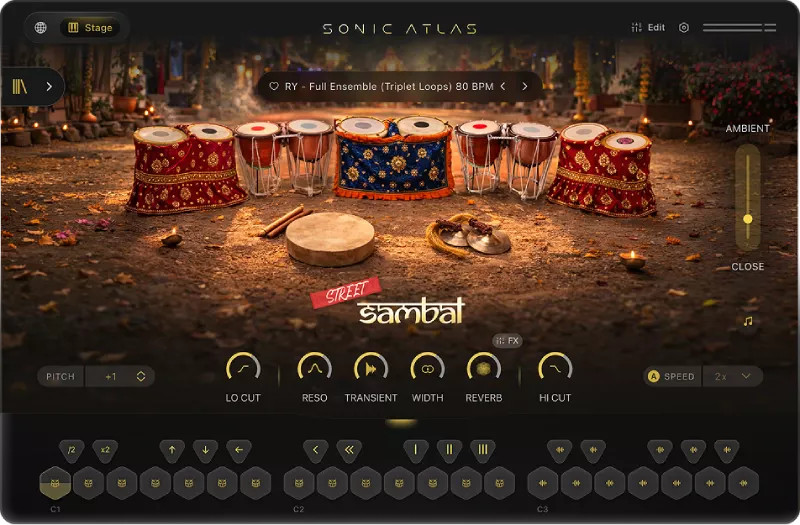The height and width of the screenshot is (525, 800).
Task: Favorite the current preset with the heart
Action: click(274, 86)
